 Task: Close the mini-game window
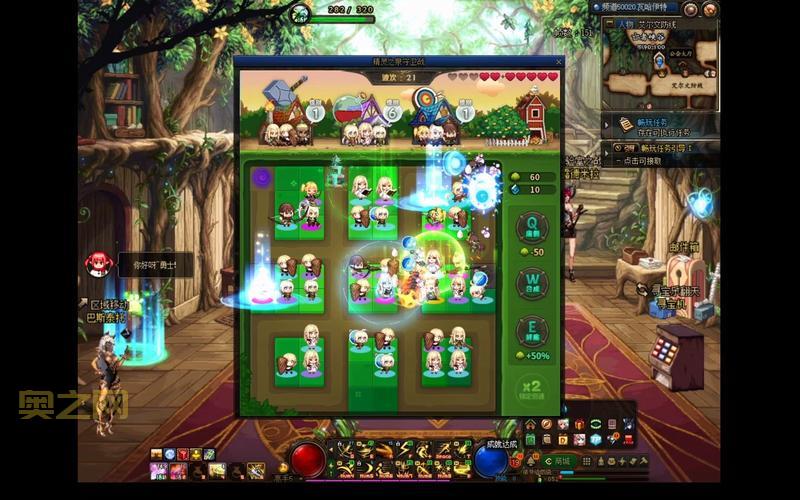click(558, 62)
